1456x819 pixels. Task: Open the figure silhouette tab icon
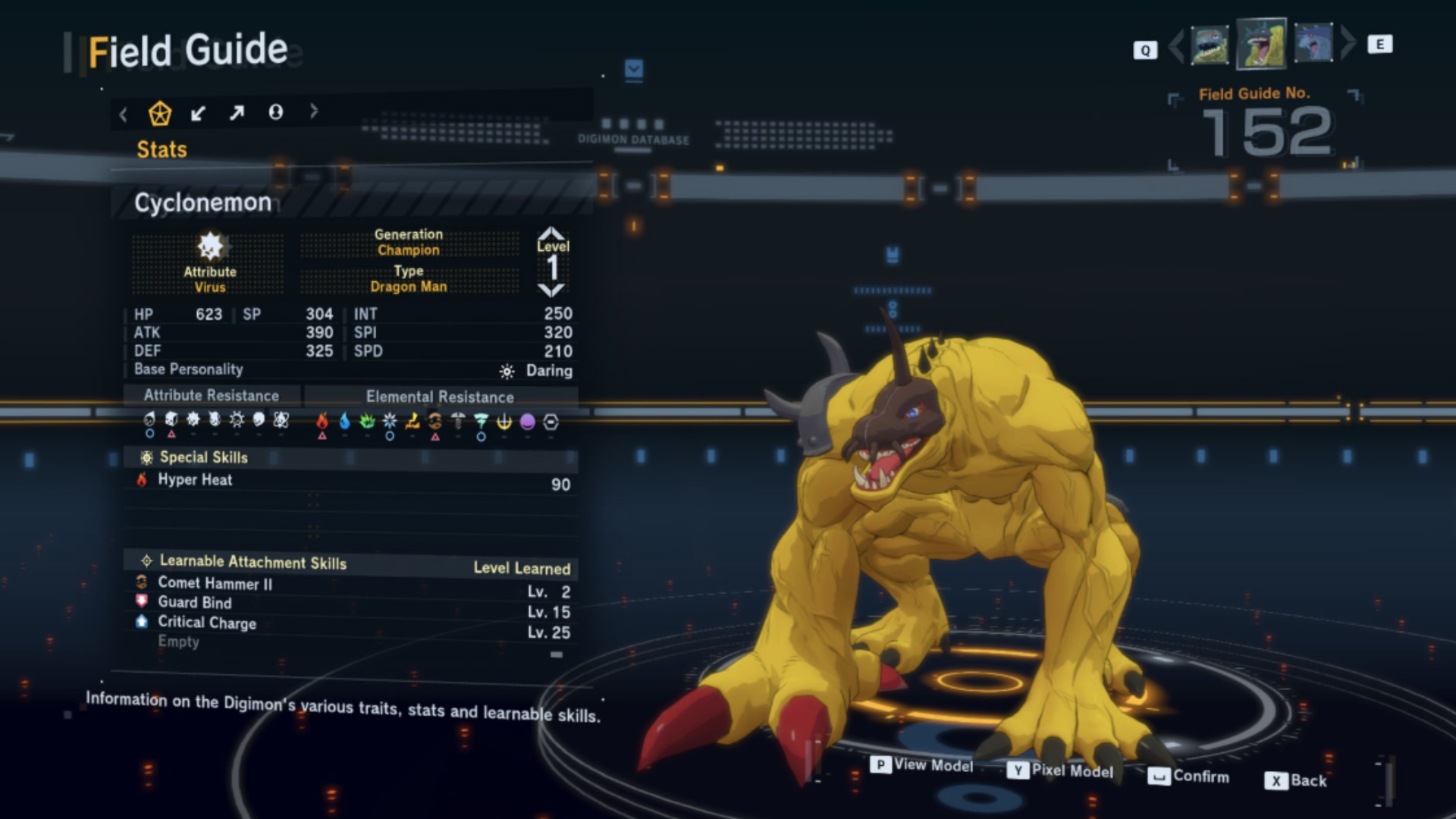tap(276, 112)
